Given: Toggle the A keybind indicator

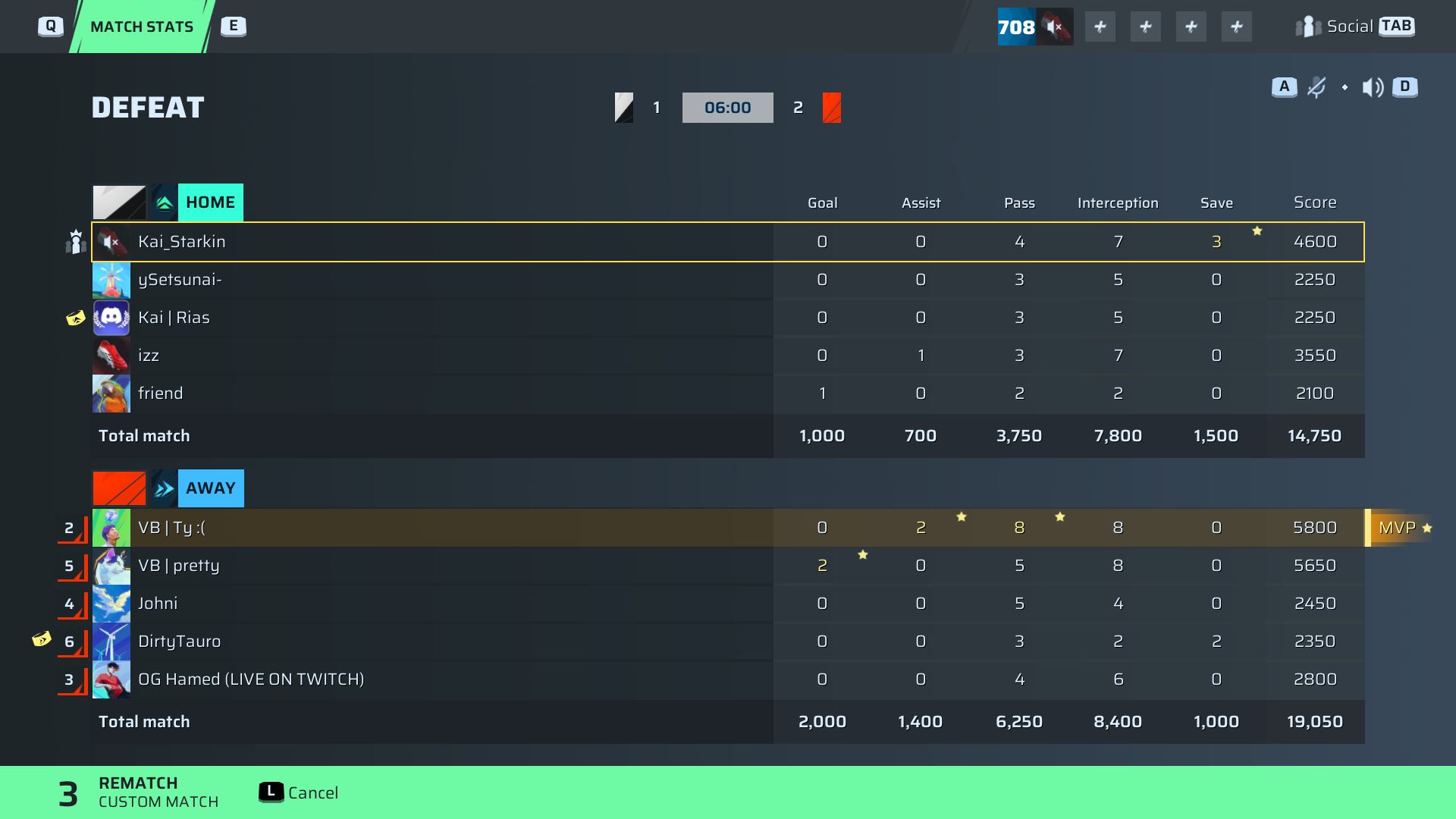Looking at the screenshot, I should 1283,86.
